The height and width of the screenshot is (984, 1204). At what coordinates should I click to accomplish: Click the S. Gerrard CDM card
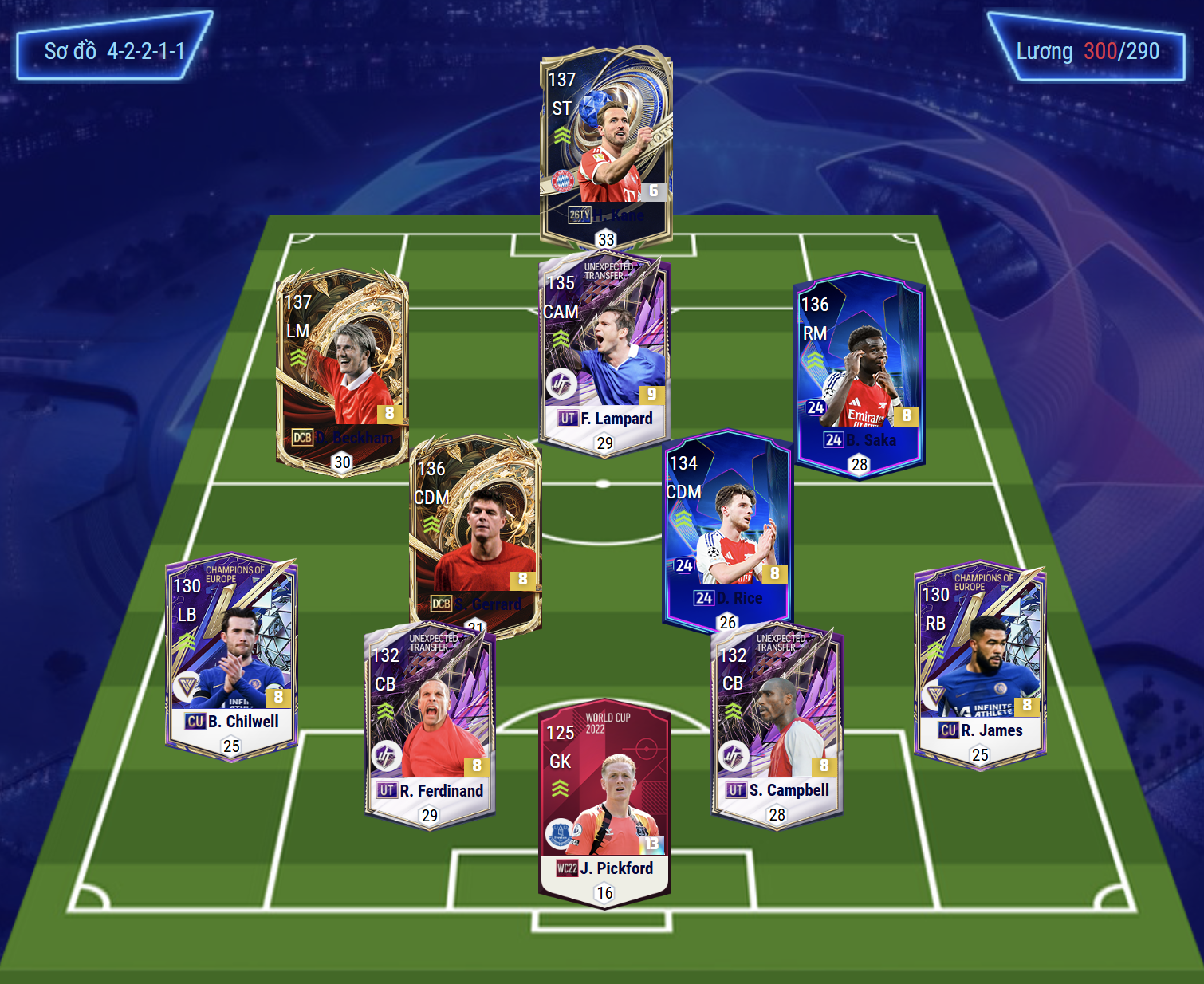(475, 534)
